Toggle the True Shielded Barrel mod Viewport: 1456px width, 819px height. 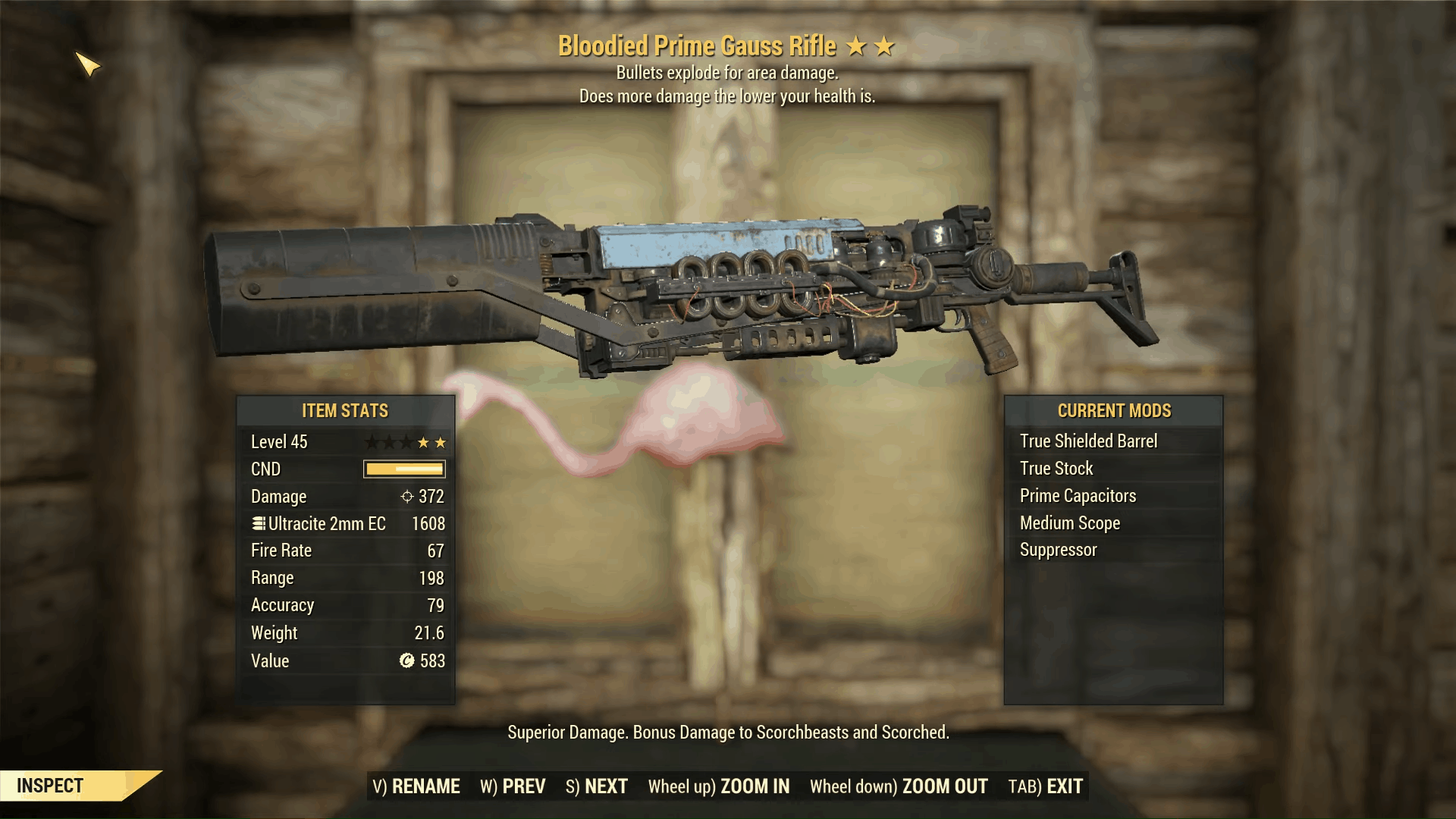tap(1090, 441)
